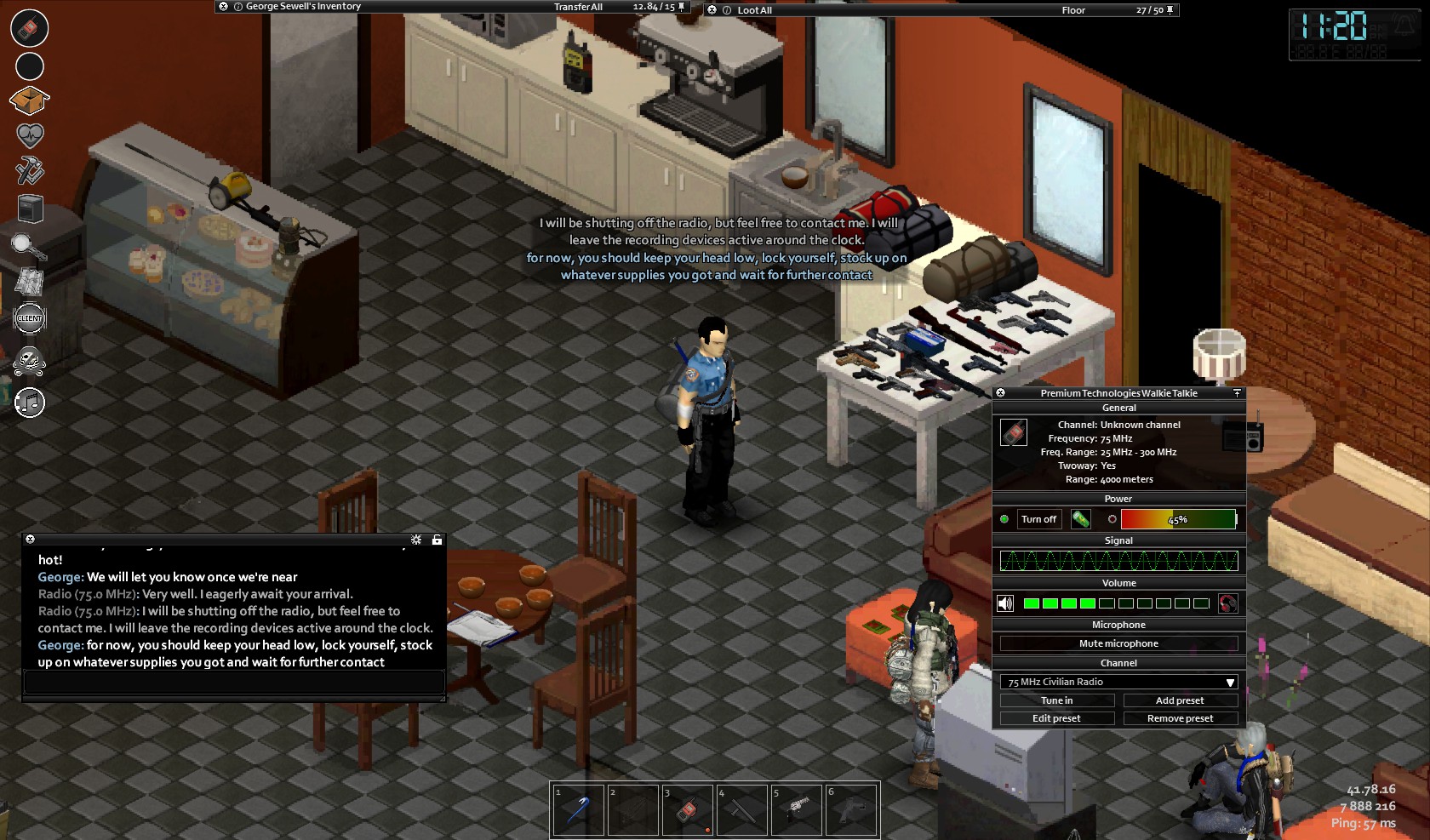
Task: Open the map icon
Action: click(30, 282)
